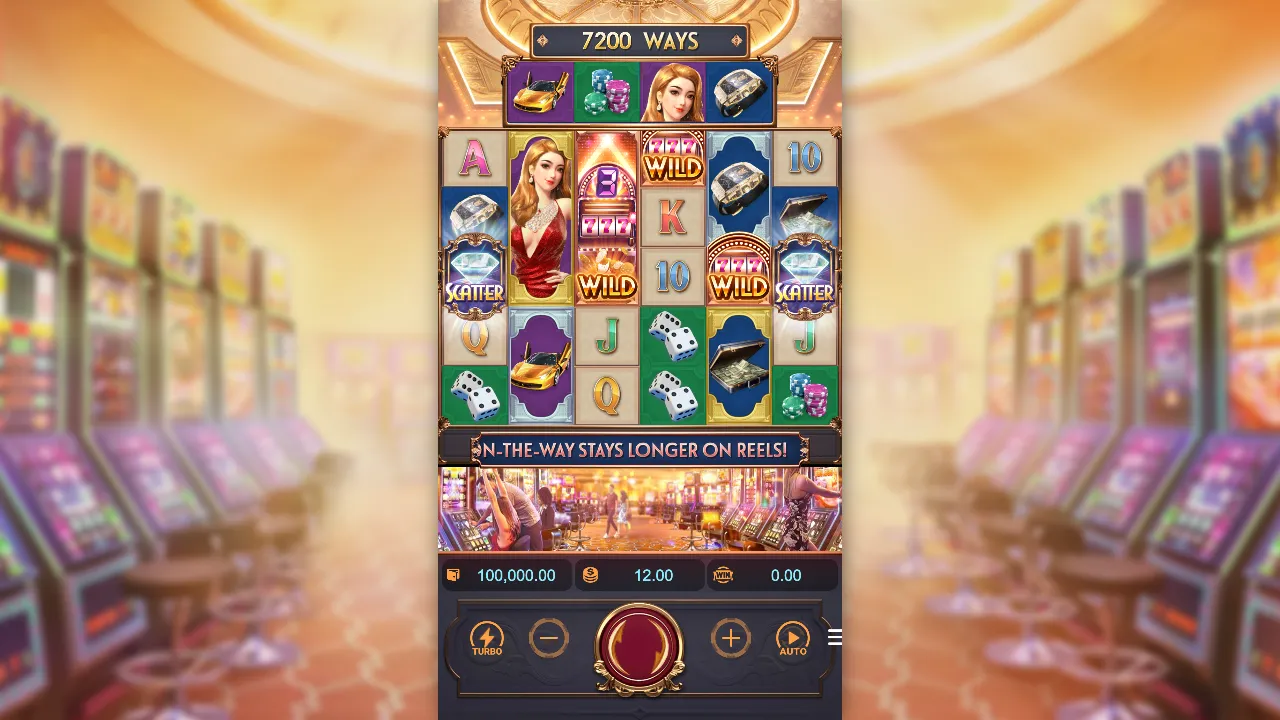The height and width of the screenshot is (720, 1280).
Task: Select the SCATTER diamond on the leftmost reel
Action: tap(473, 277)
